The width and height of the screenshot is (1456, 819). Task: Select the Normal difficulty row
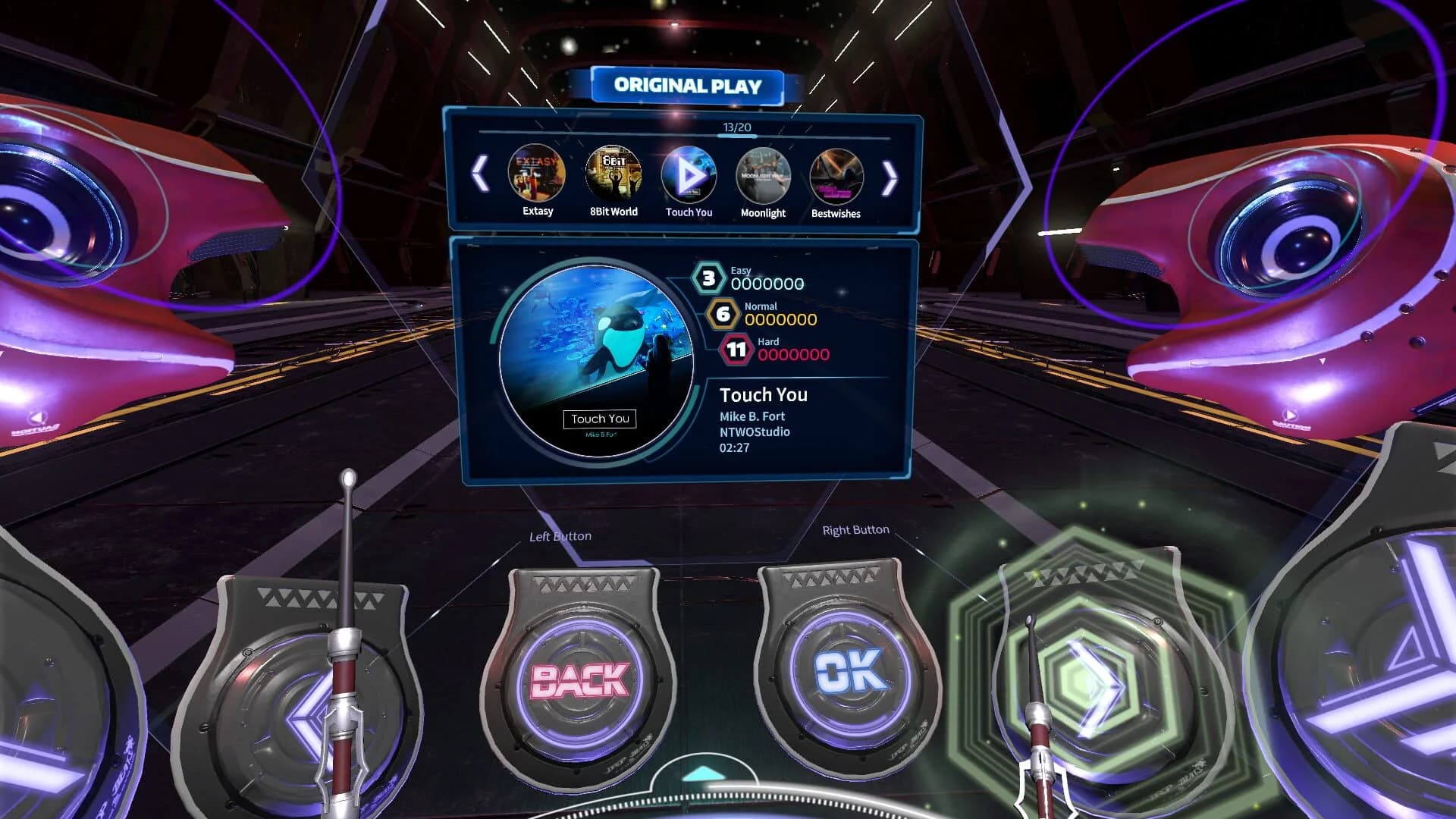(770, 315)
